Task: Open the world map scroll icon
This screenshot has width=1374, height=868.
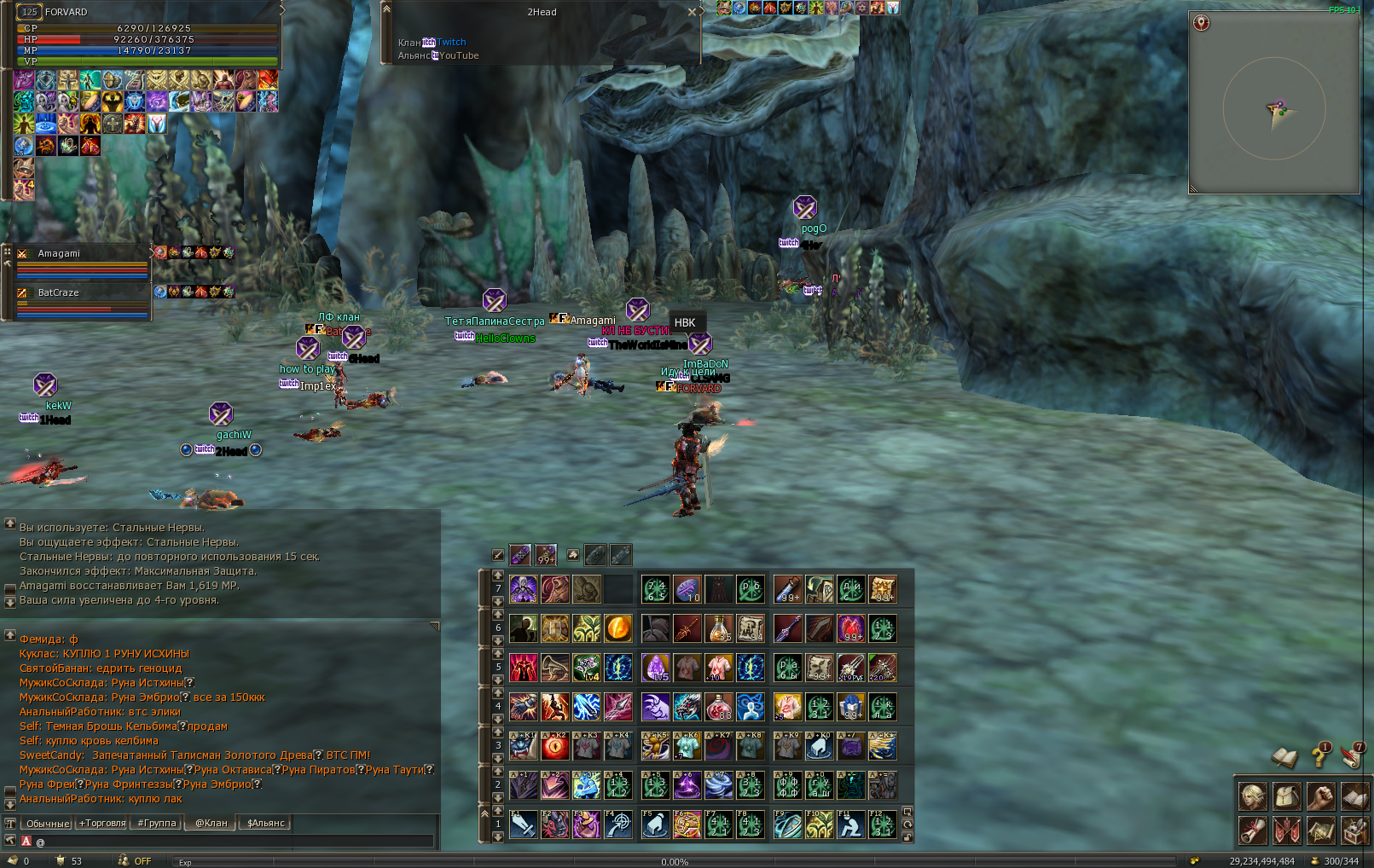Action: click(x=1321, y=829)
